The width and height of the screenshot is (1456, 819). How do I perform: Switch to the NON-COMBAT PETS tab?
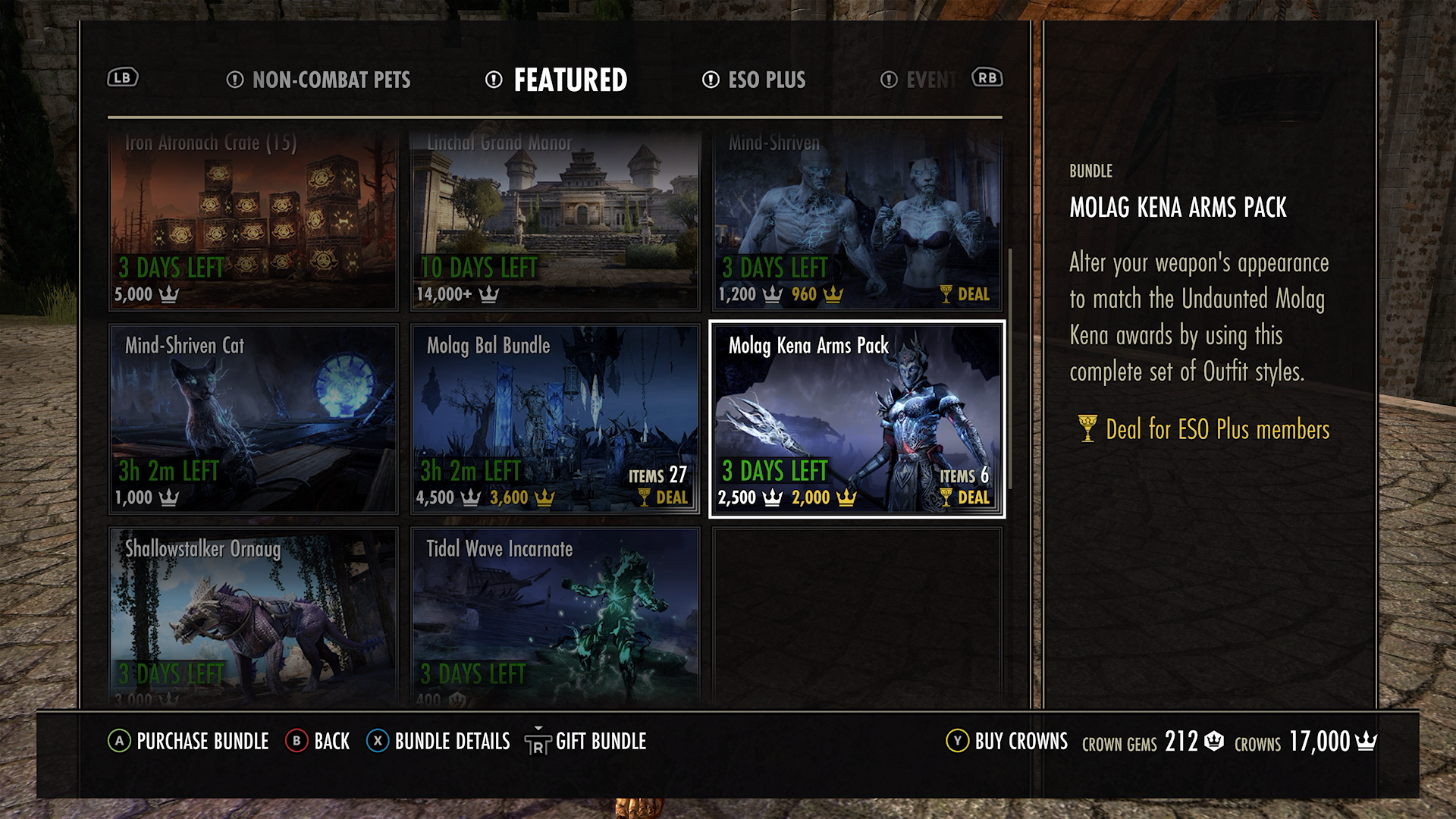331,80
